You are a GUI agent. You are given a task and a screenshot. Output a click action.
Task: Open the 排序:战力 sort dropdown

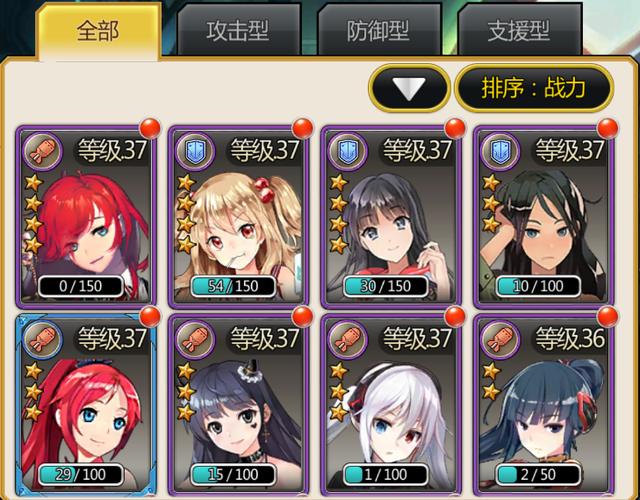pyautogui.click(x=533, y=88)
